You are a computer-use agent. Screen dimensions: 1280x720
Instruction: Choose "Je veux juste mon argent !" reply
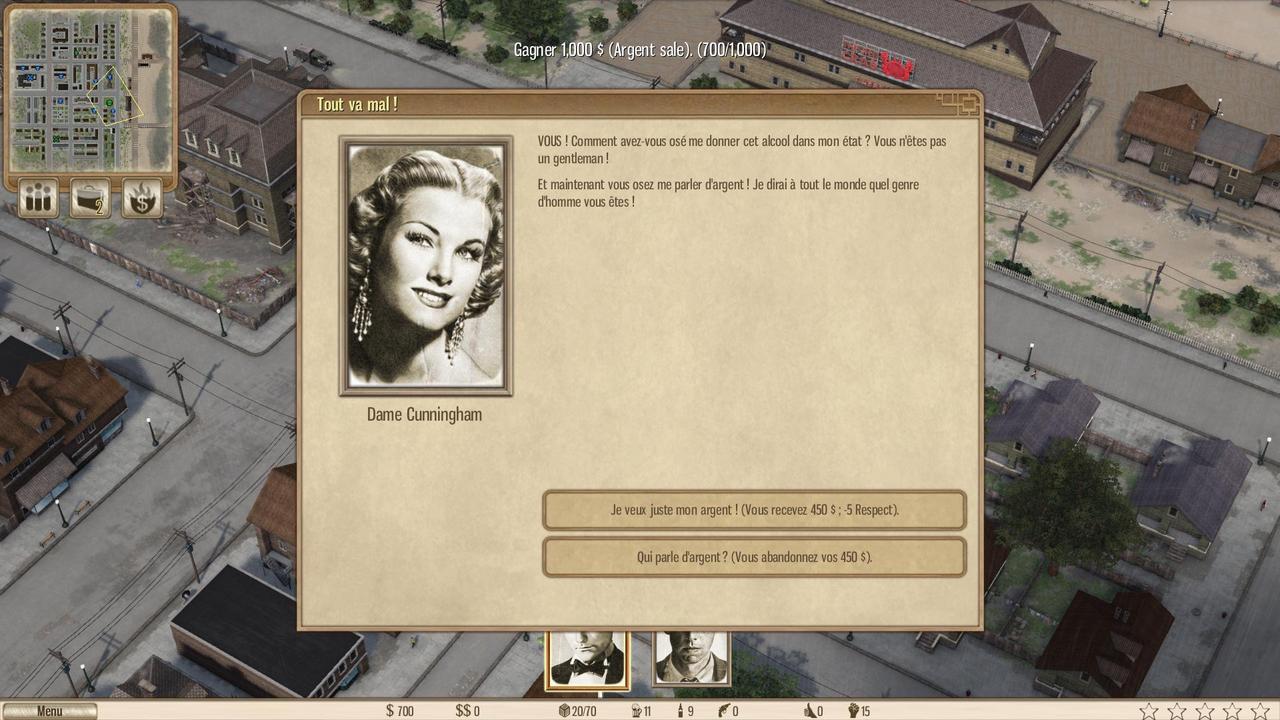754,510
